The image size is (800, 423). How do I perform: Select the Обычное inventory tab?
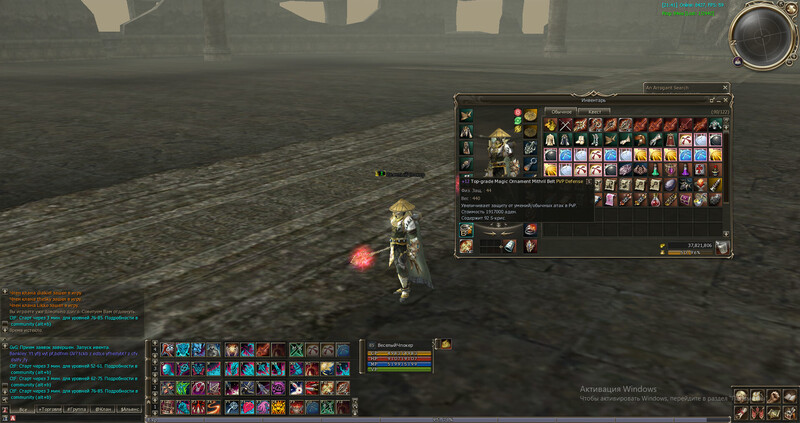tap(562, 112)
